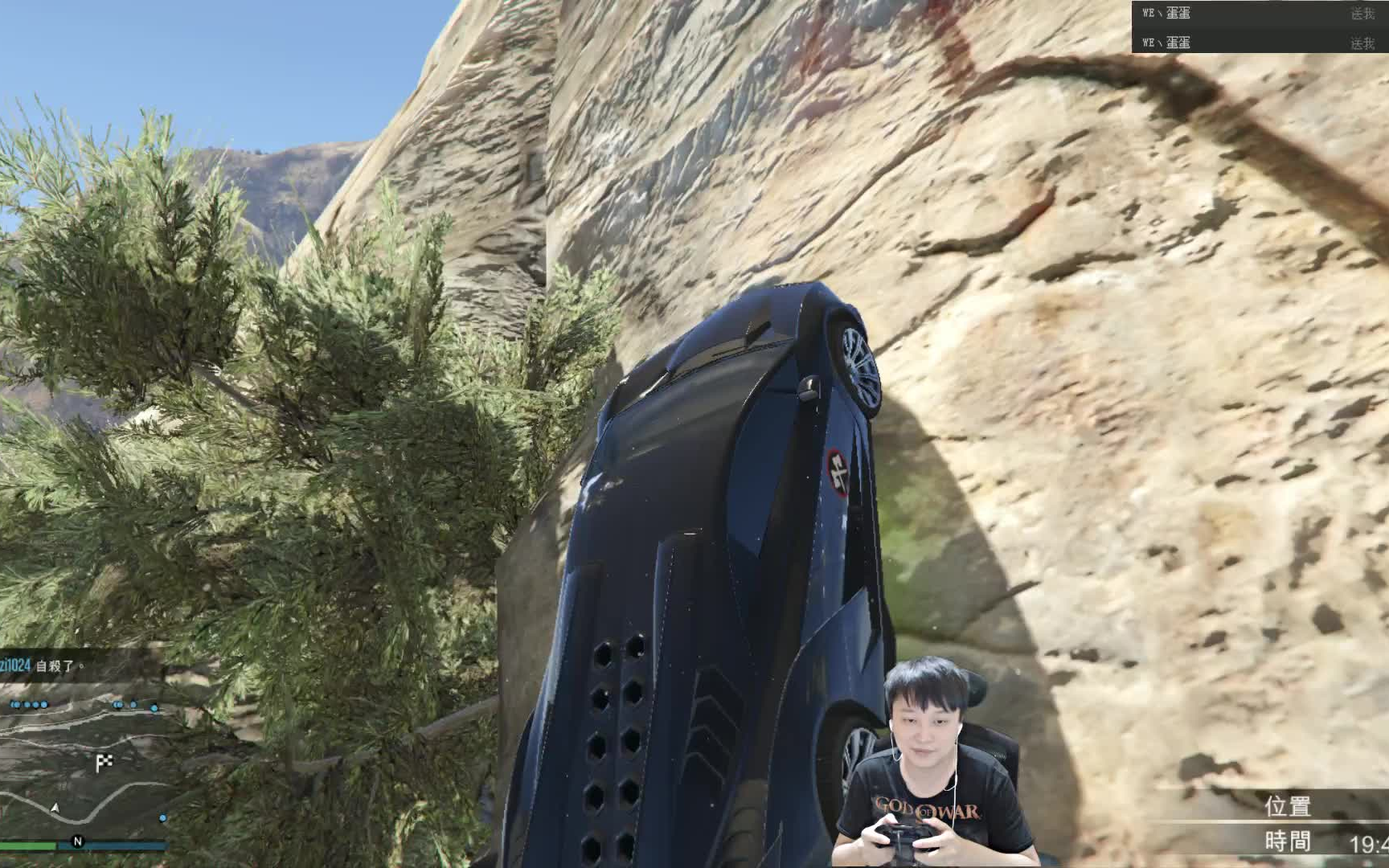Click the north compass marker on minimap
The height and width of the screenshot is (868, 1389).
78,841
